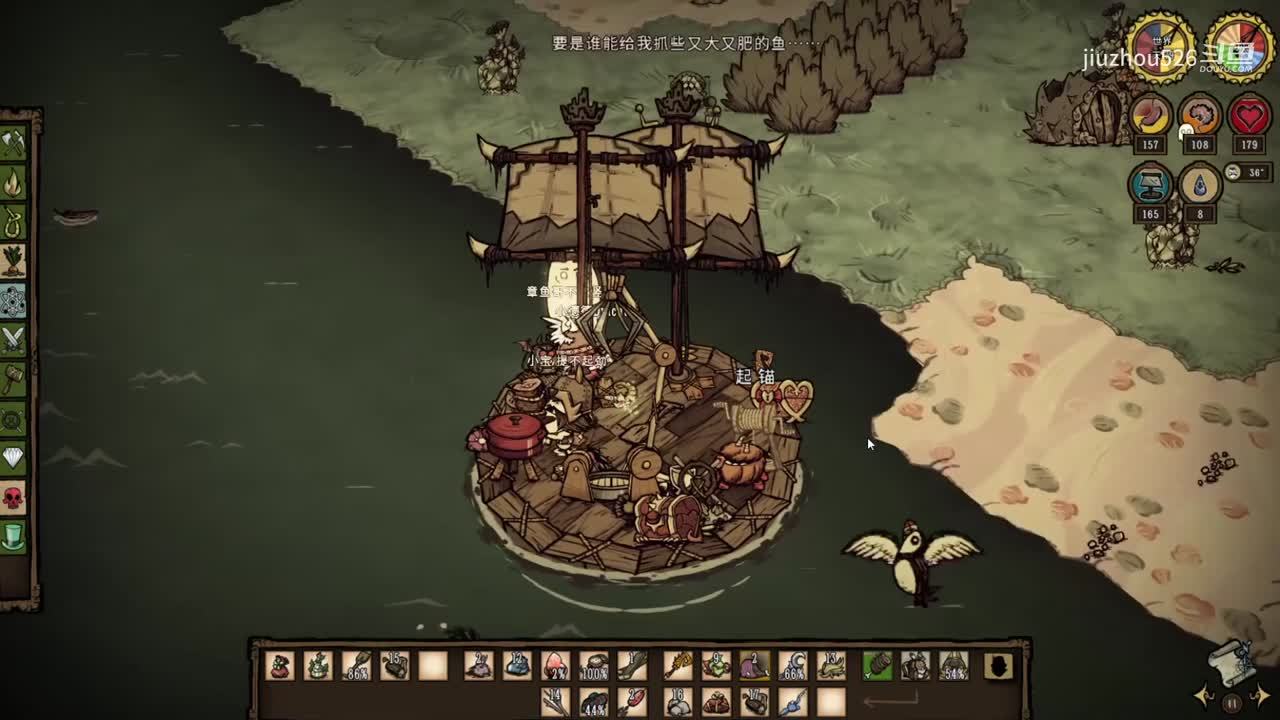
Task: Pick the golden tool in the inventory
Action: [678, 665]
